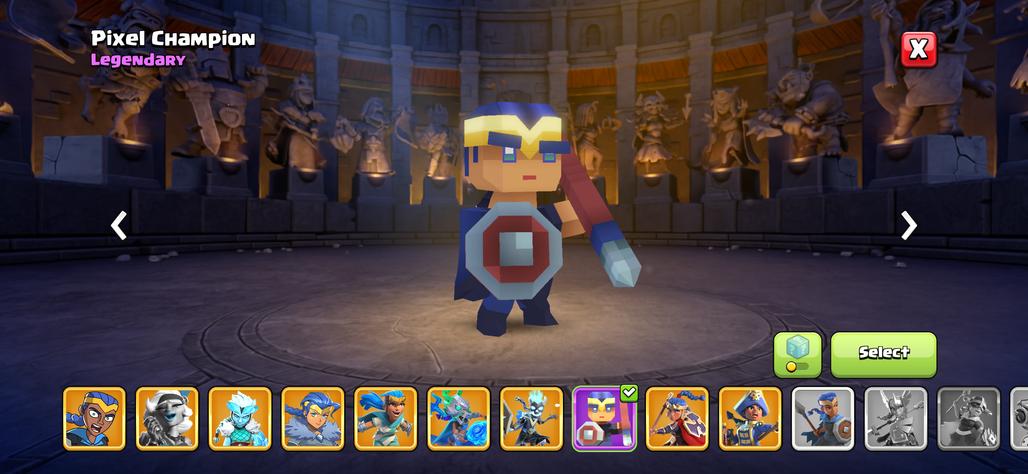The height and width of the screenshot is (474, 1028).
Task: Pick the dark ghostly glowing-eyed champion skin
Action: click(532, 418)
